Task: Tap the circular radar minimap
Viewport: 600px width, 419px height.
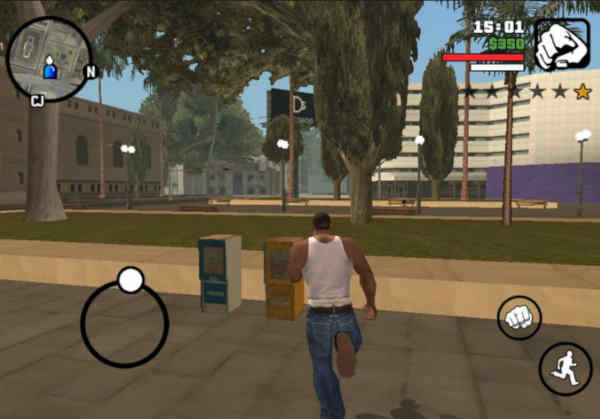Action: [49, 60]
